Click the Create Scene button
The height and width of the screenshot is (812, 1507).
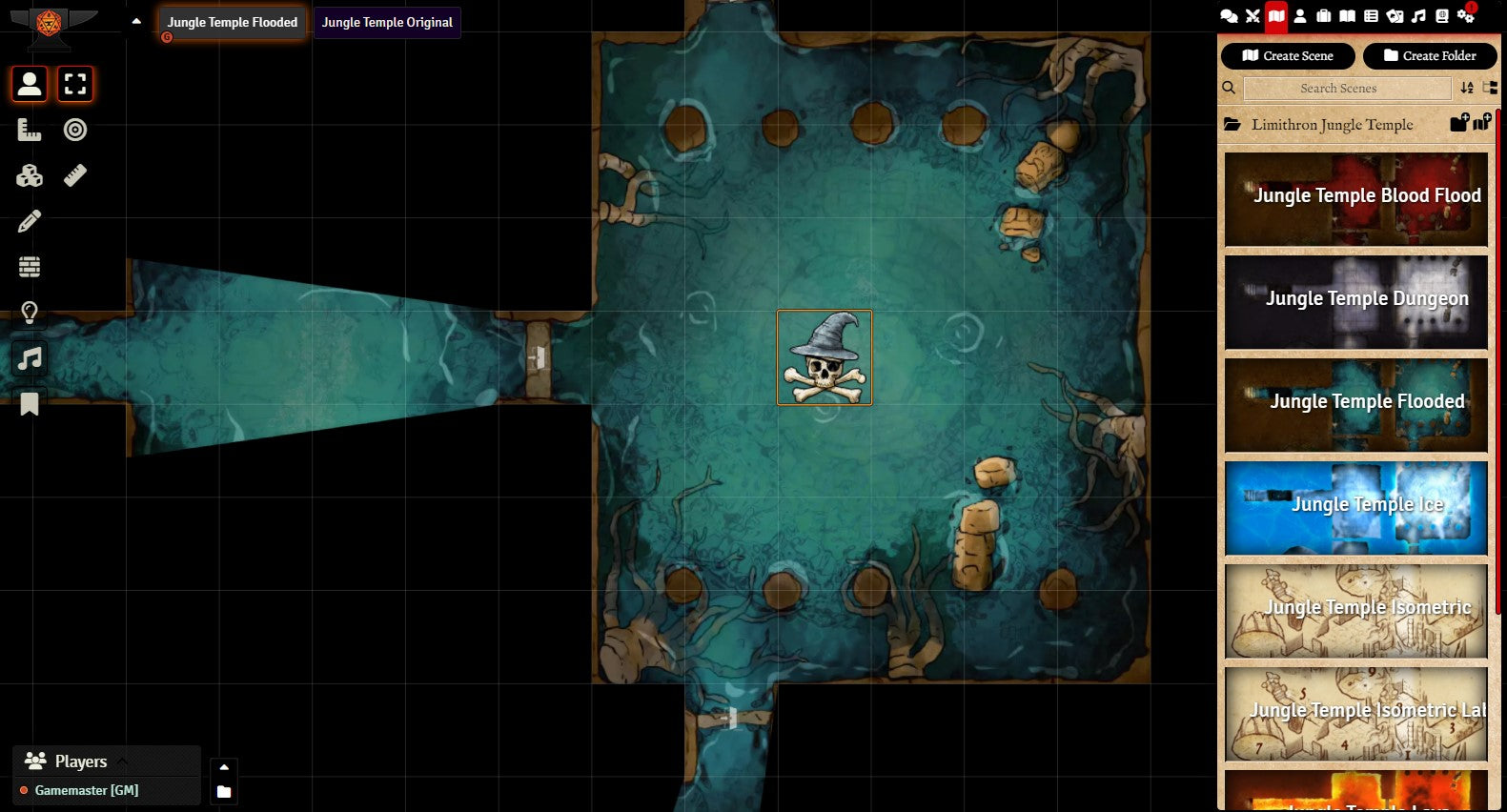click(1288, 56)
